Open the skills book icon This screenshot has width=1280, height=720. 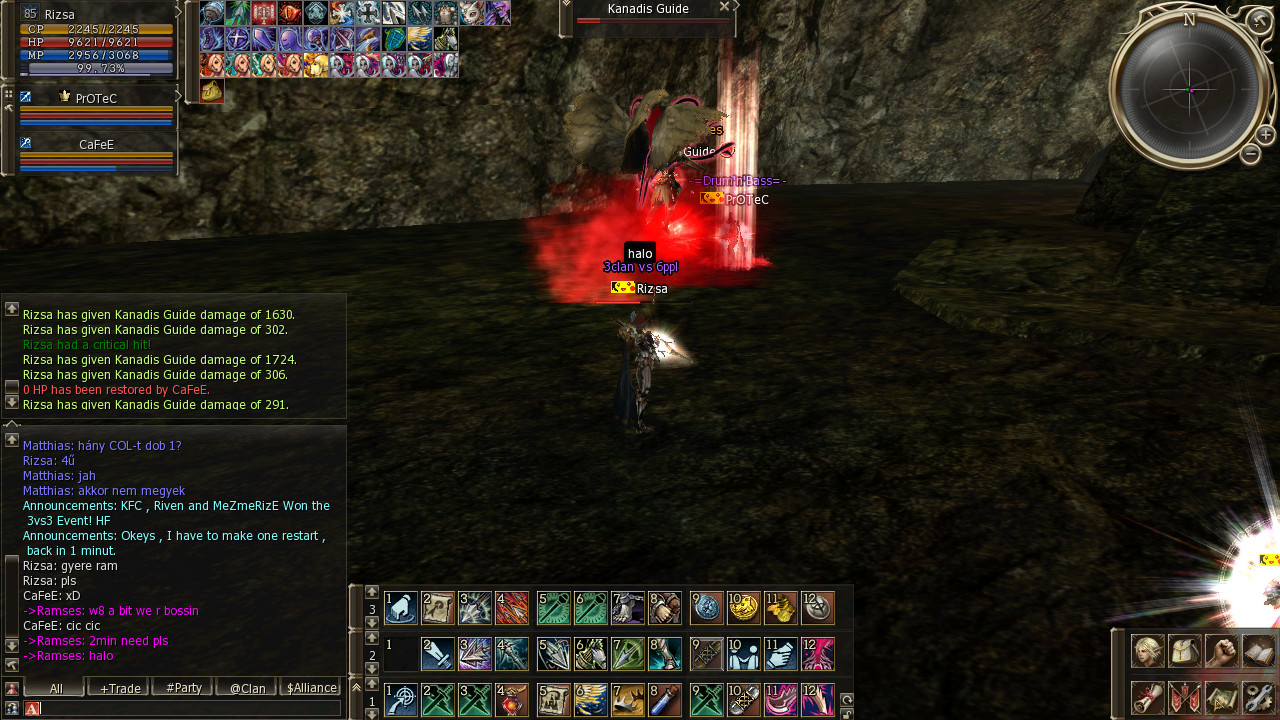tap(1258, 651)
